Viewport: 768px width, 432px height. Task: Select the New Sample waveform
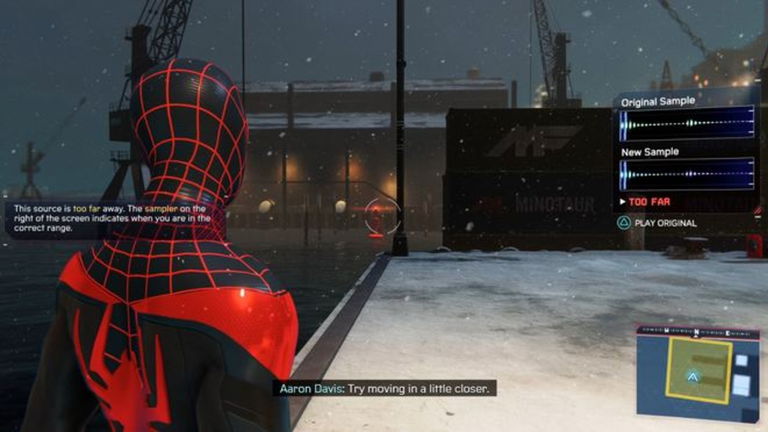click(x=686, y=174)
